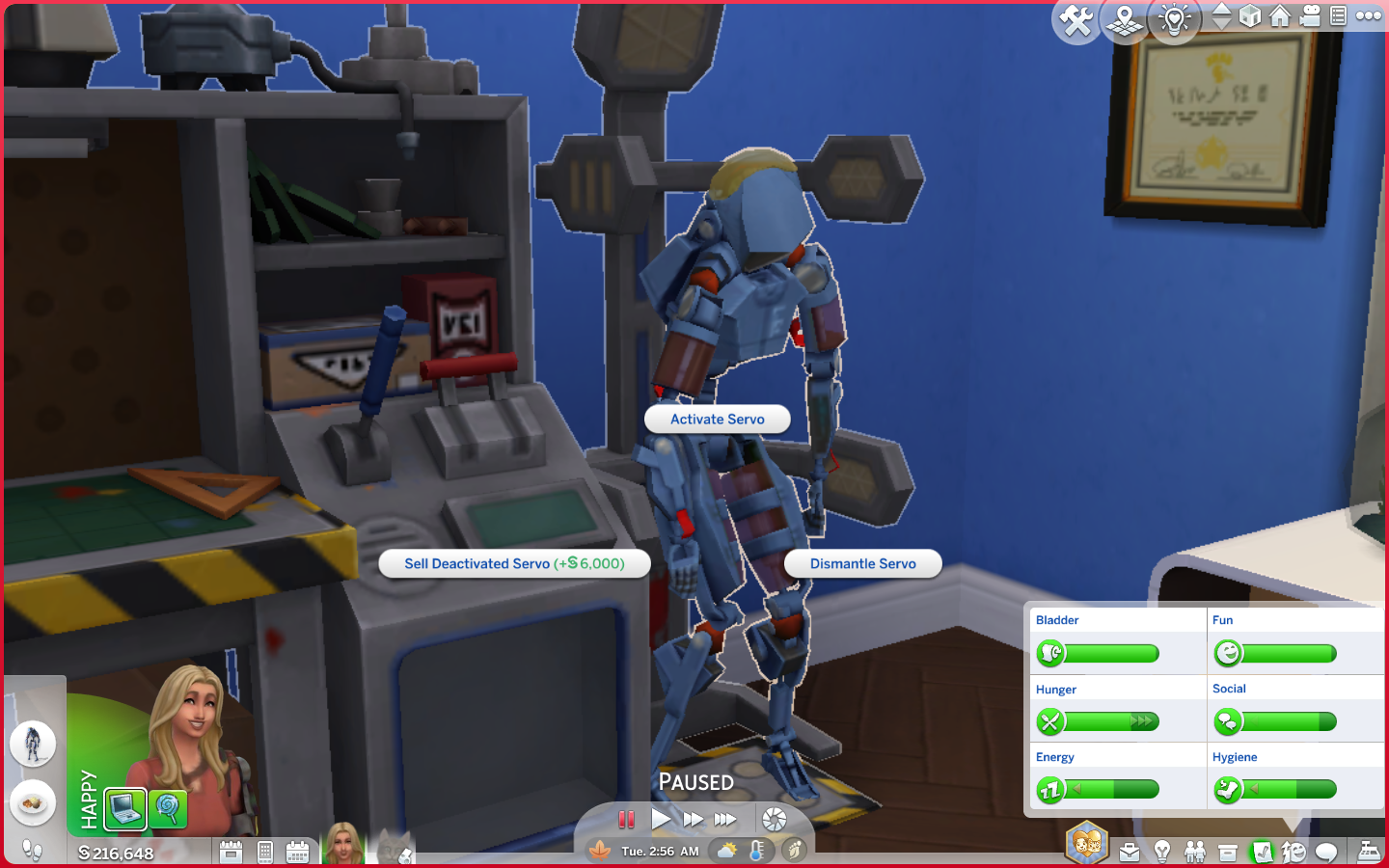The height and width of the screenshot is (868, 1389).
Task: Open the Relationships panel icon
Action: [x=1195, y=853]
